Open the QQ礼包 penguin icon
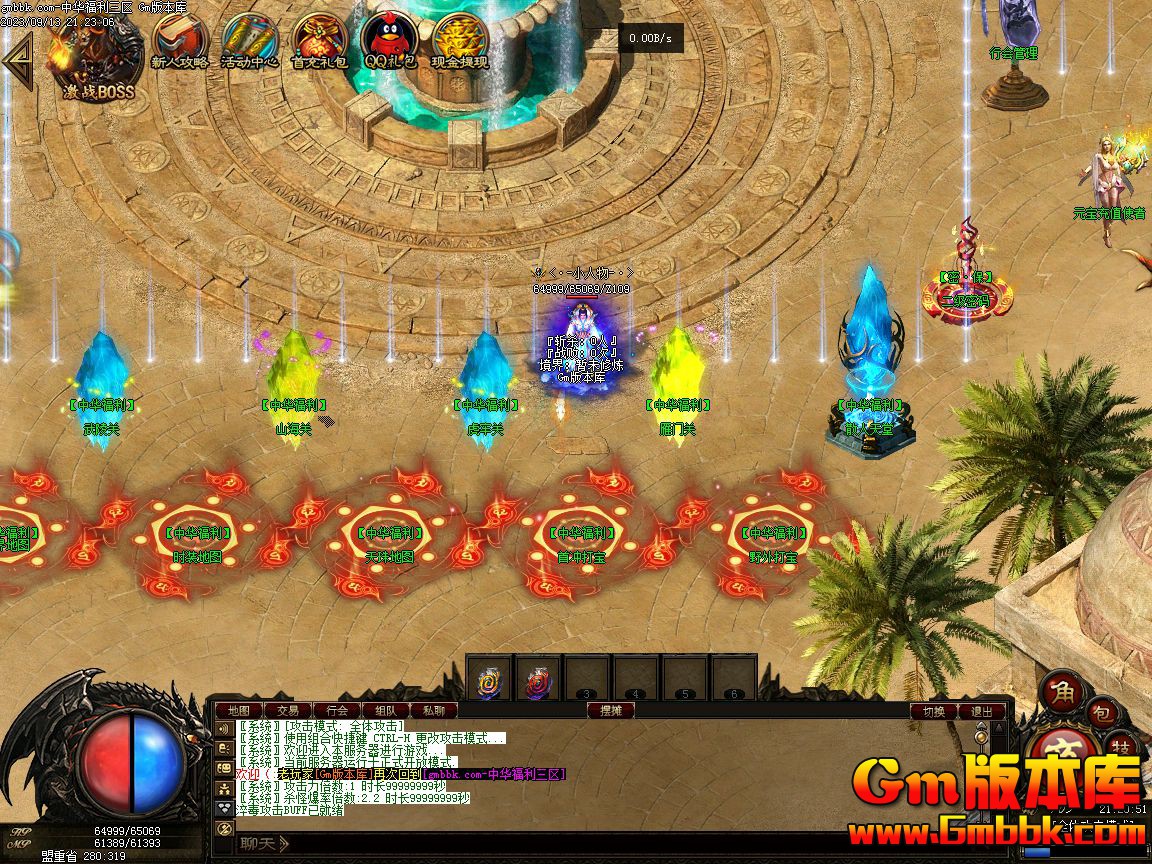Viewport: 1152px width, 864px height. coord(389,42)
